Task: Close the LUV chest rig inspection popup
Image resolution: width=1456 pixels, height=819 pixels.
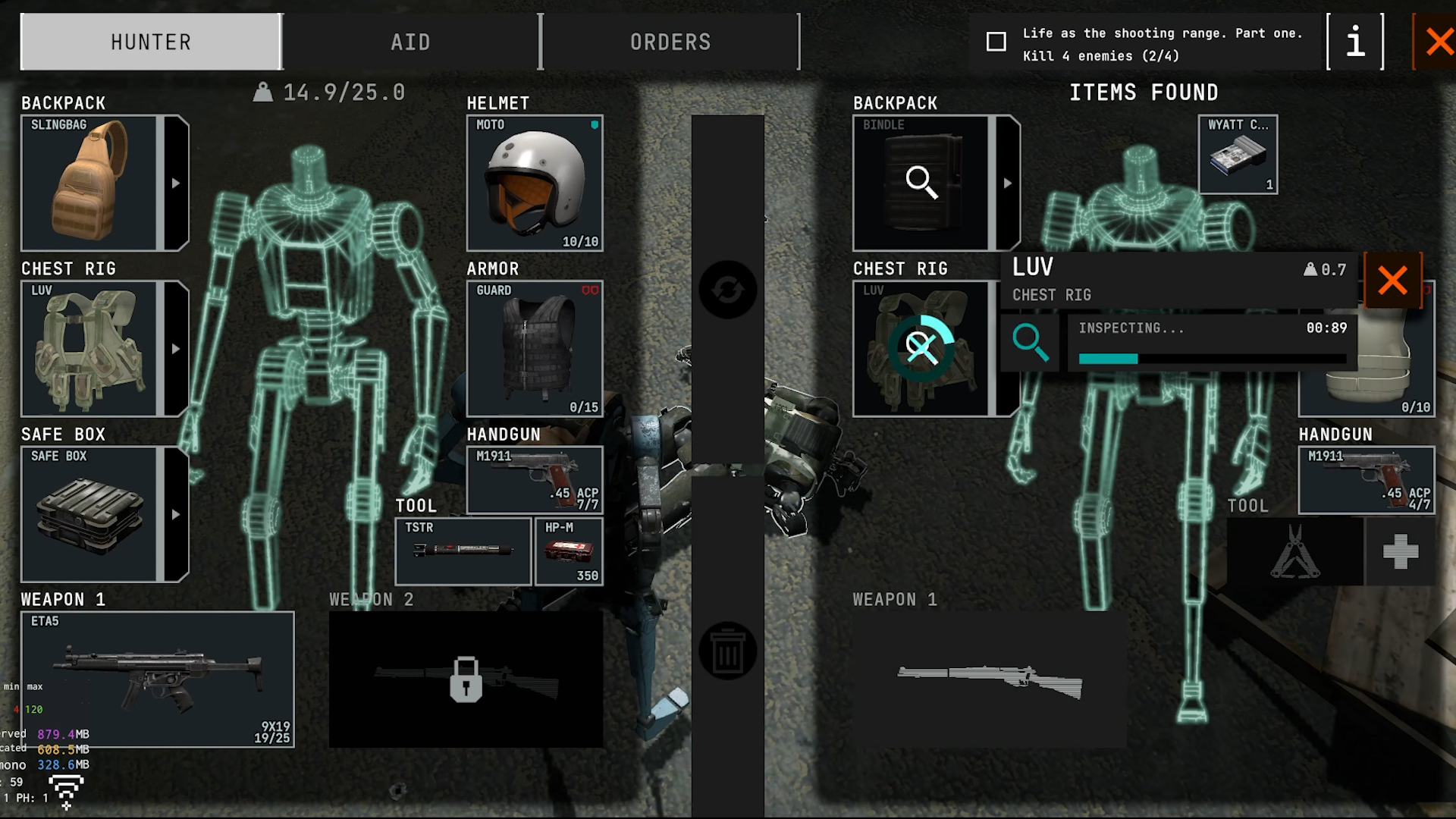Action: (1392, 281)
